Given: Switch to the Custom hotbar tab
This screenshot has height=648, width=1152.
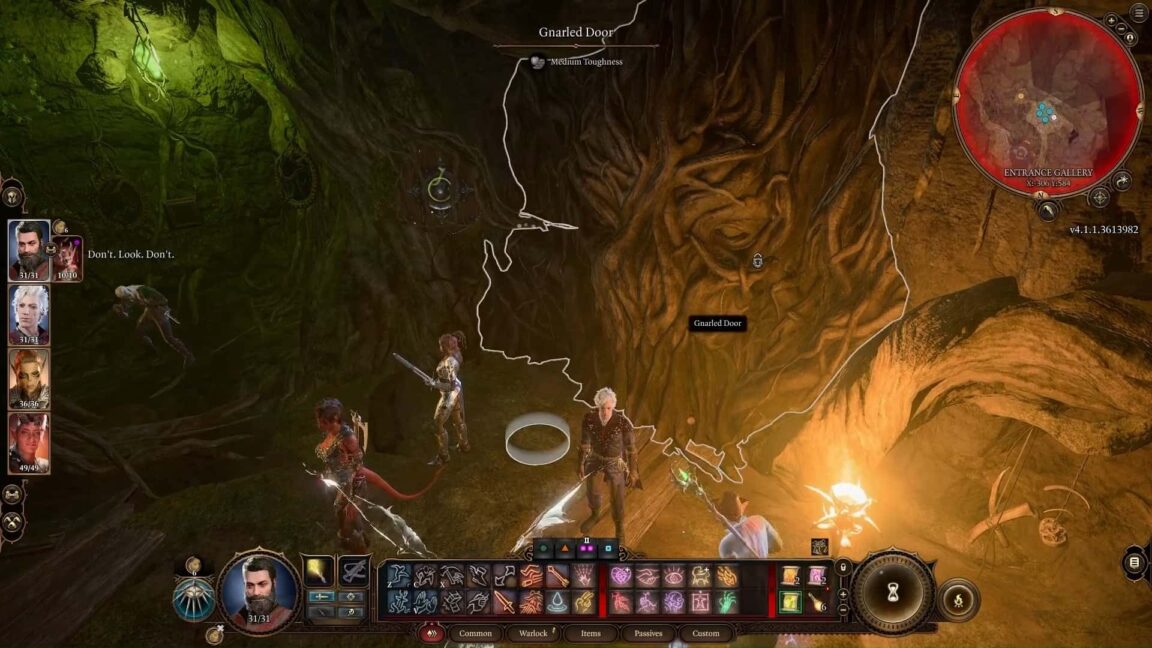Looking at the screenshot, I should [706, 633].
